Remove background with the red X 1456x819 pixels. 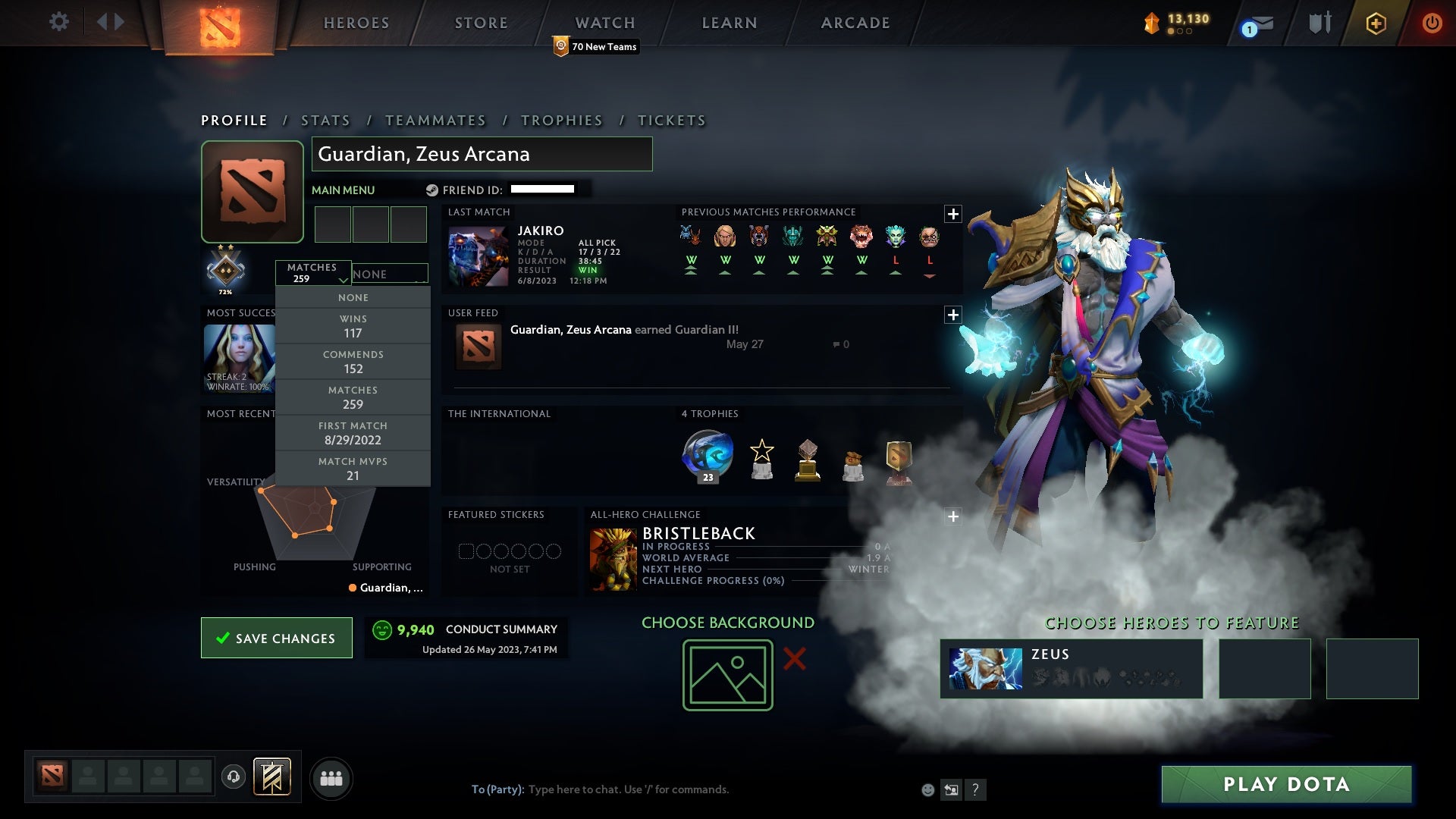[794, 658]
